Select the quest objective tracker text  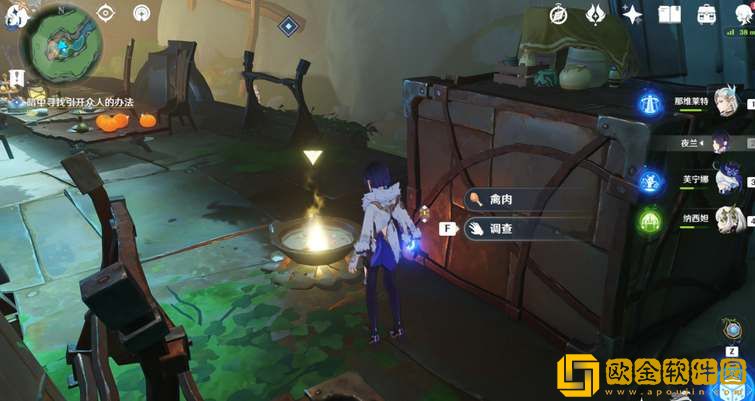(72, 102)
